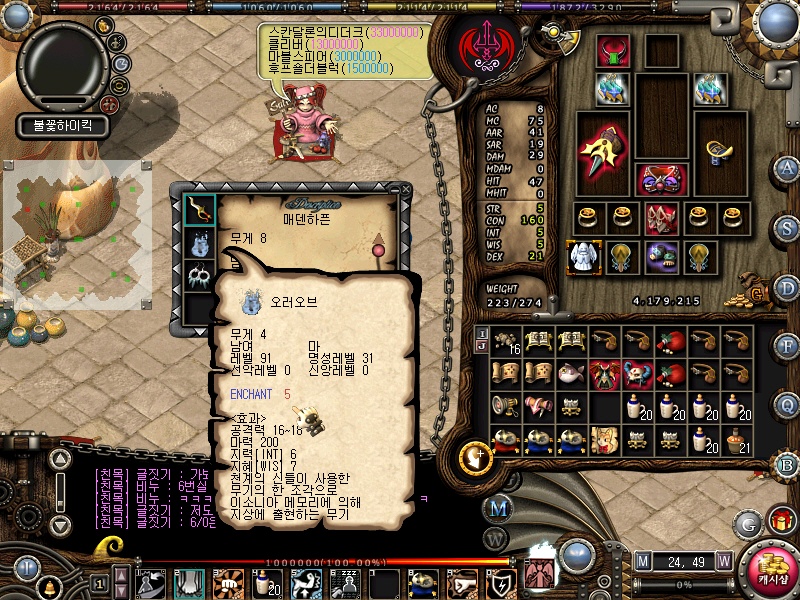Click the round F side button
This screenshot has height=600, width=800.
pos(787,345)
